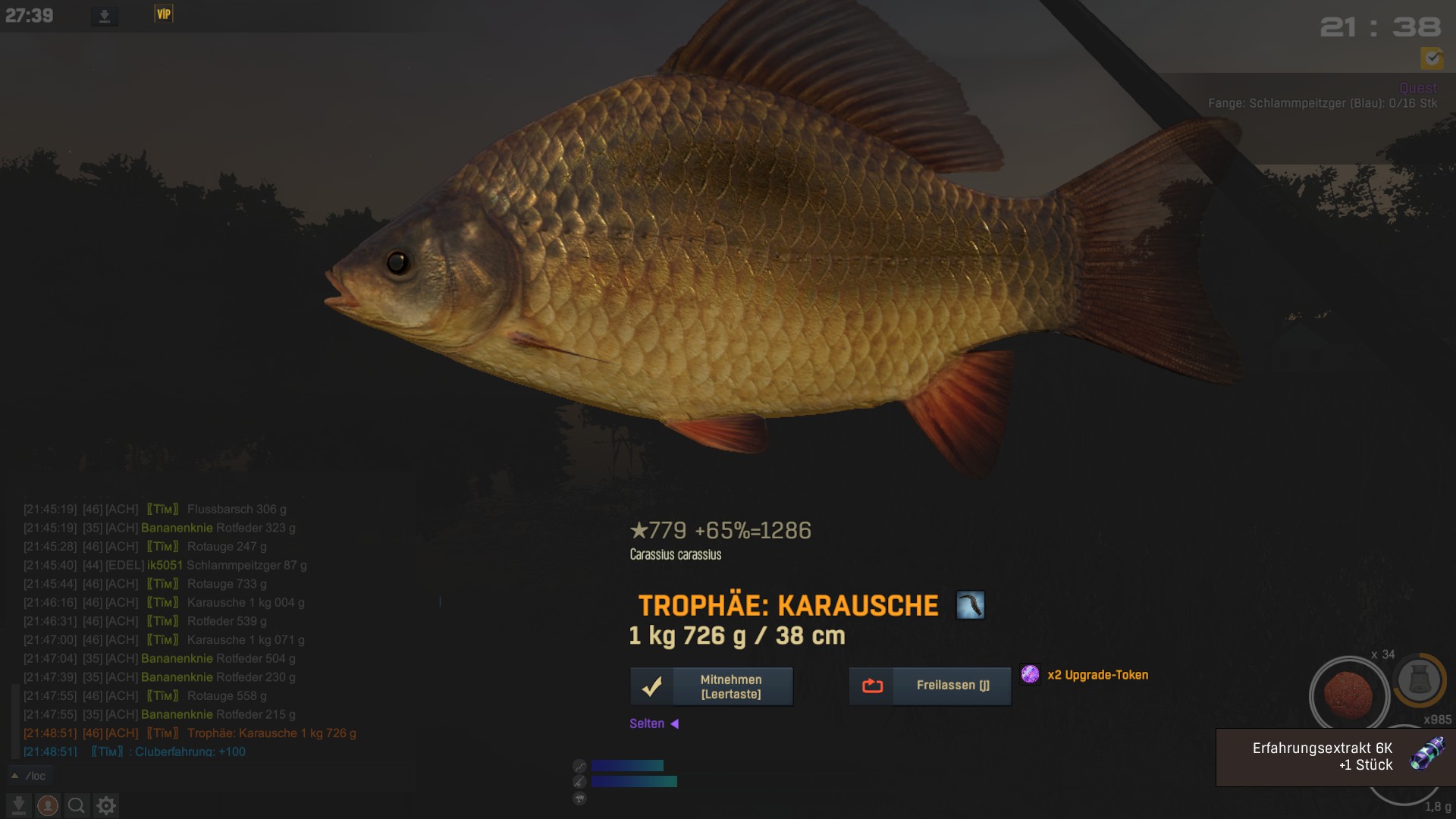The height and width of the screenshot is (819, 1456).
Task: Keep the fish with the Mitnehmen button
Action: click(711, 686)
